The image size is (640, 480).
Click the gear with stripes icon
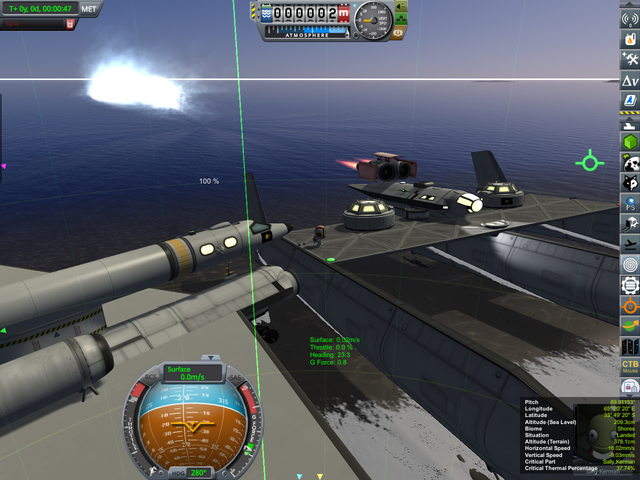(x=630, y=285)
